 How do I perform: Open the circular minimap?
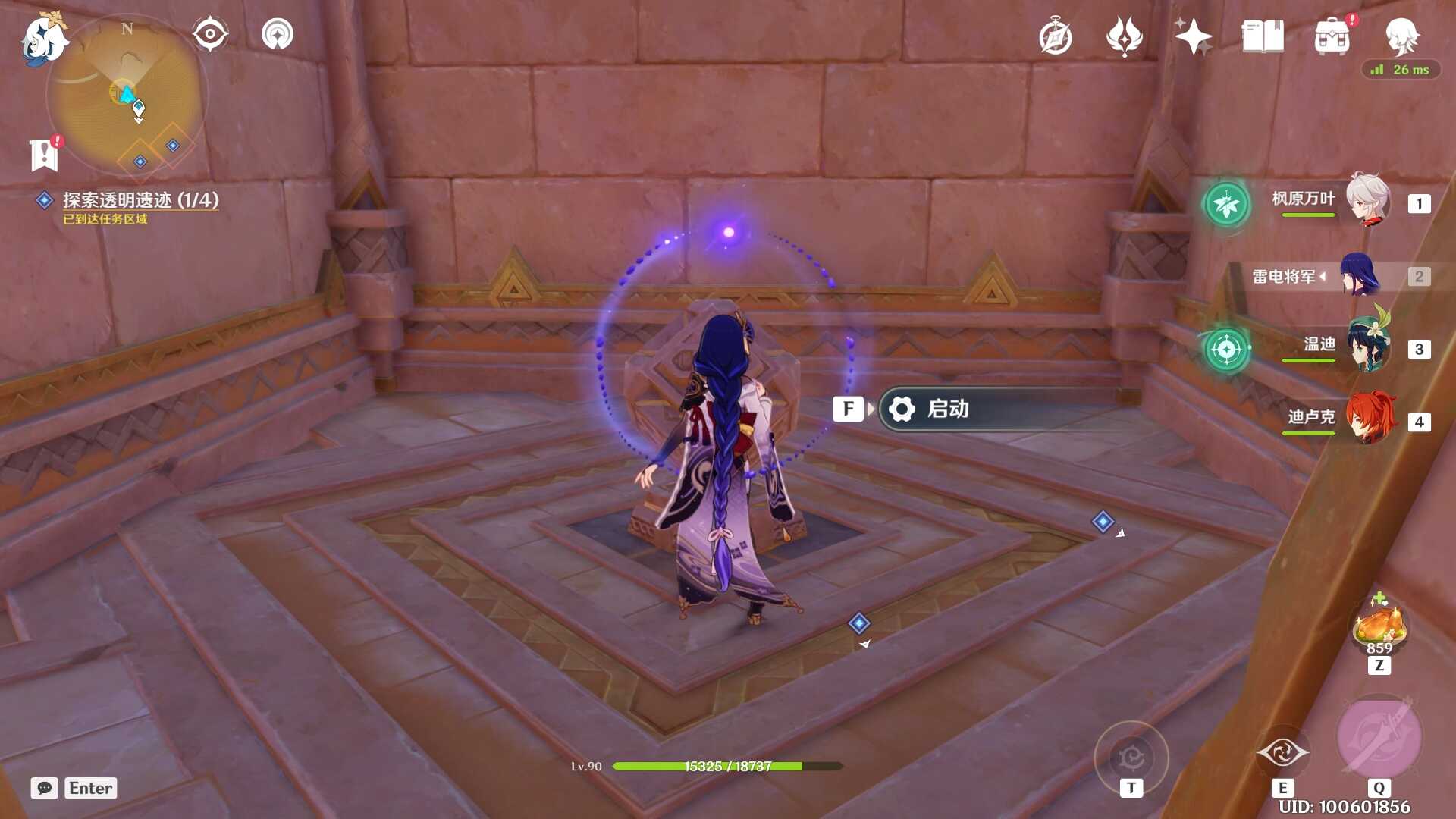[x=127, y=96]
